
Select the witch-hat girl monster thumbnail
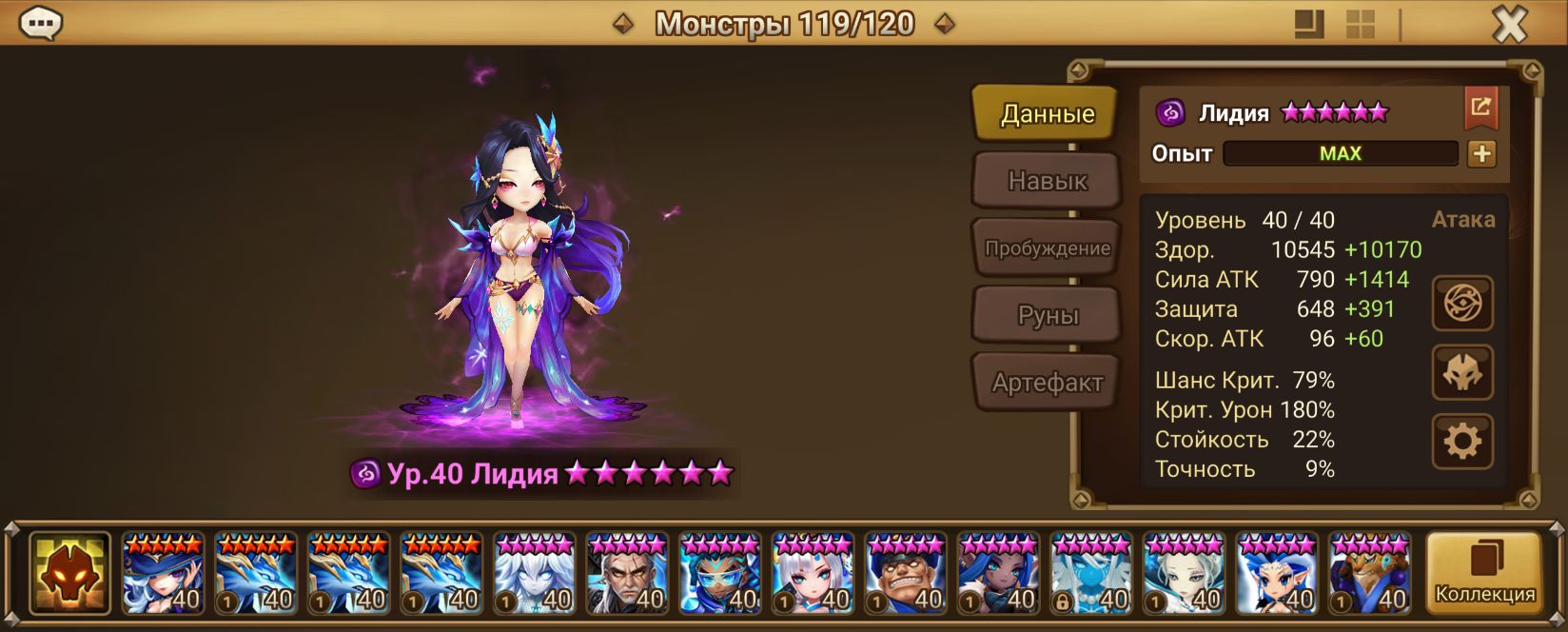pos(163,573)
